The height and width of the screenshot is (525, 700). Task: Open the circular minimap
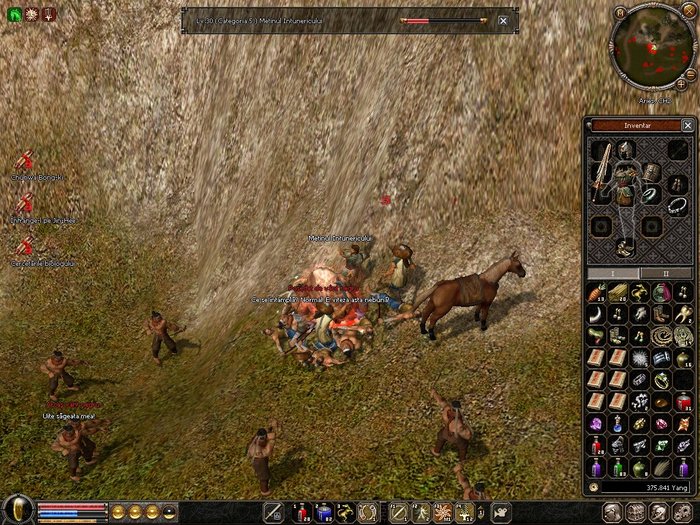(653, 48)
